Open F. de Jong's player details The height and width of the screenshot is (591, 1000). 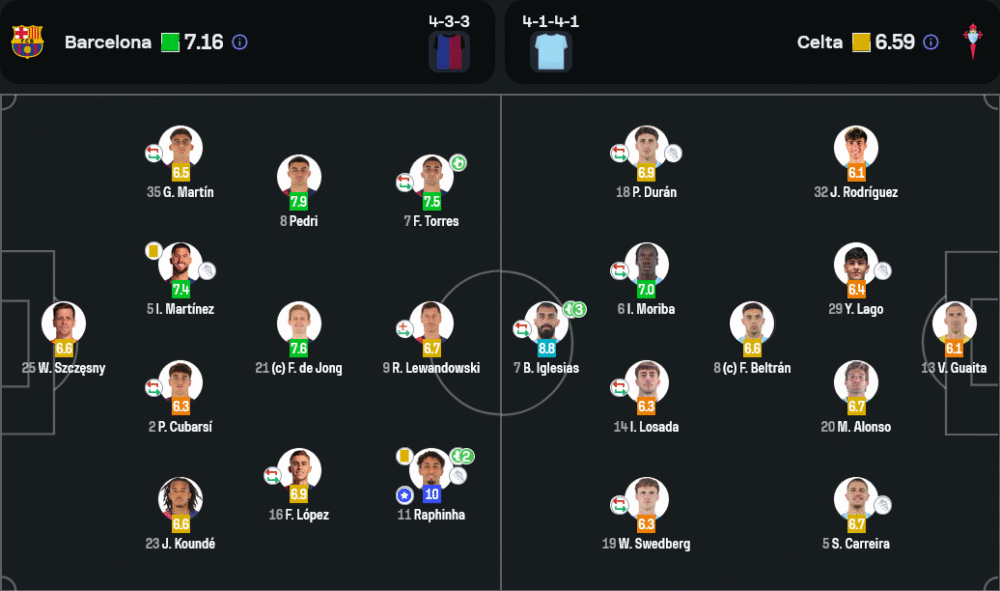[299, 324]
